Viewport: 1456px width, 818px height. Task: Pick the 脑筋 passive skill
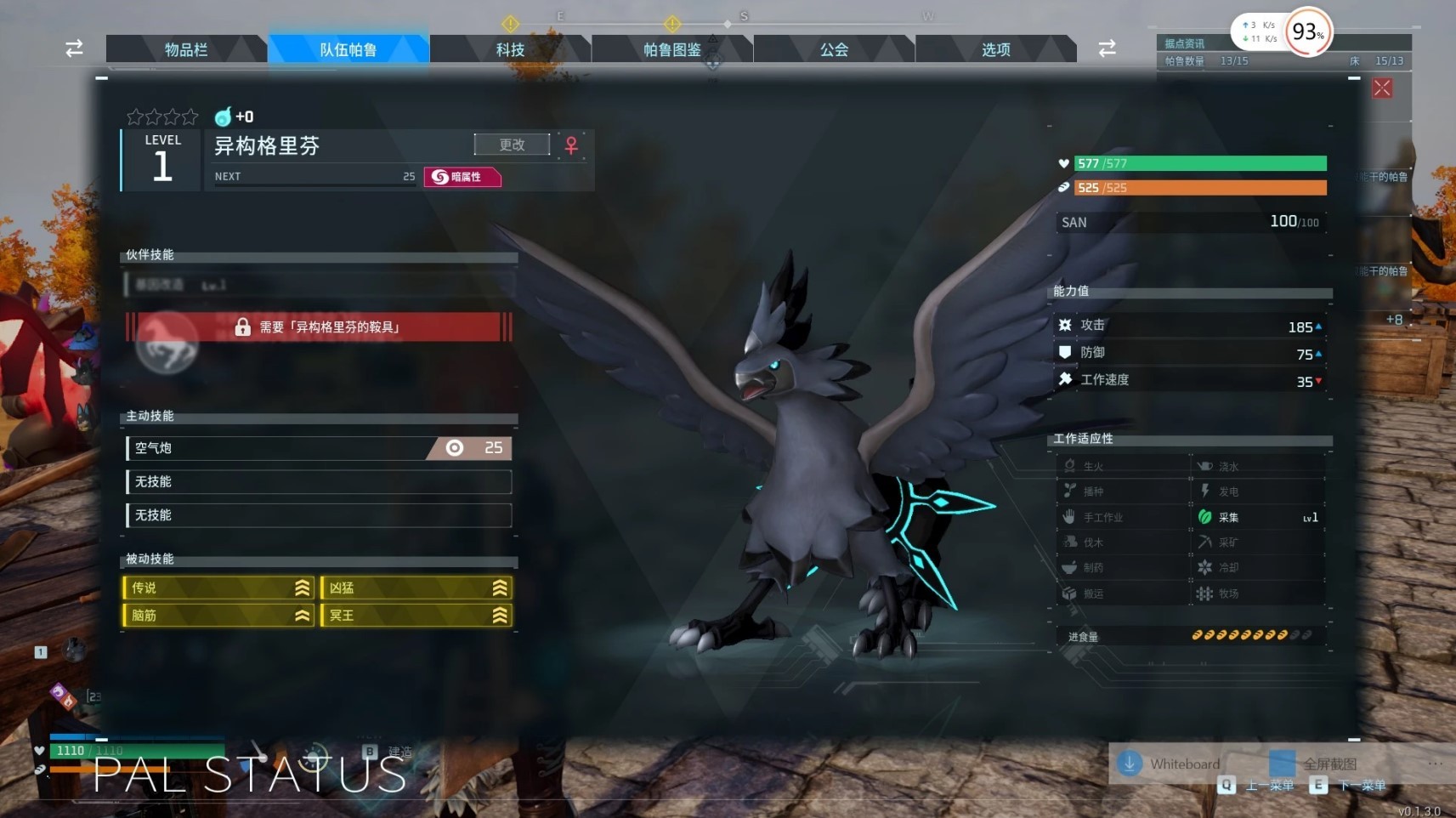(218, 615)
